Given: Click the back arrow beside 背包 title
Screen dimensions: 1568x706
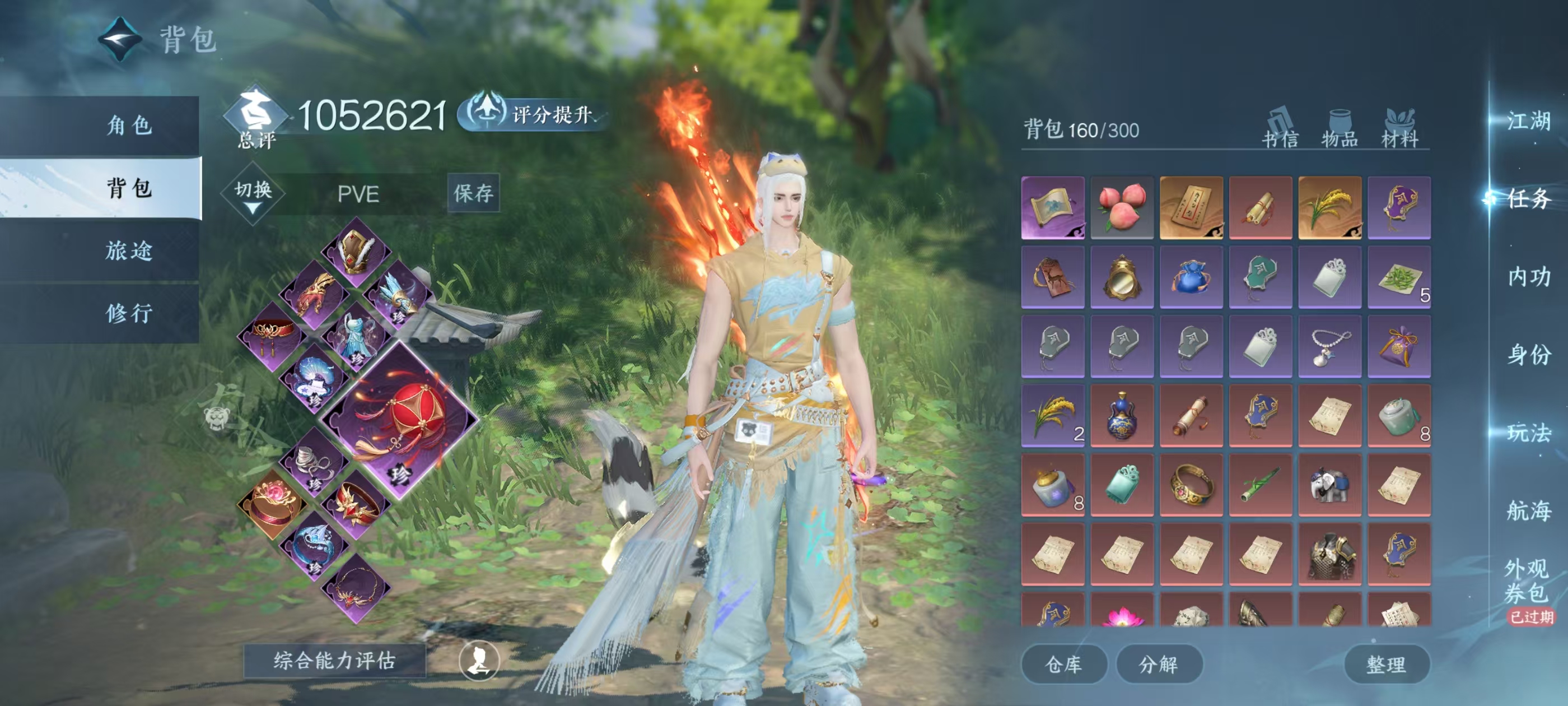Looking at the screenshot, I should pyautogui.click(x=120, y=40).
